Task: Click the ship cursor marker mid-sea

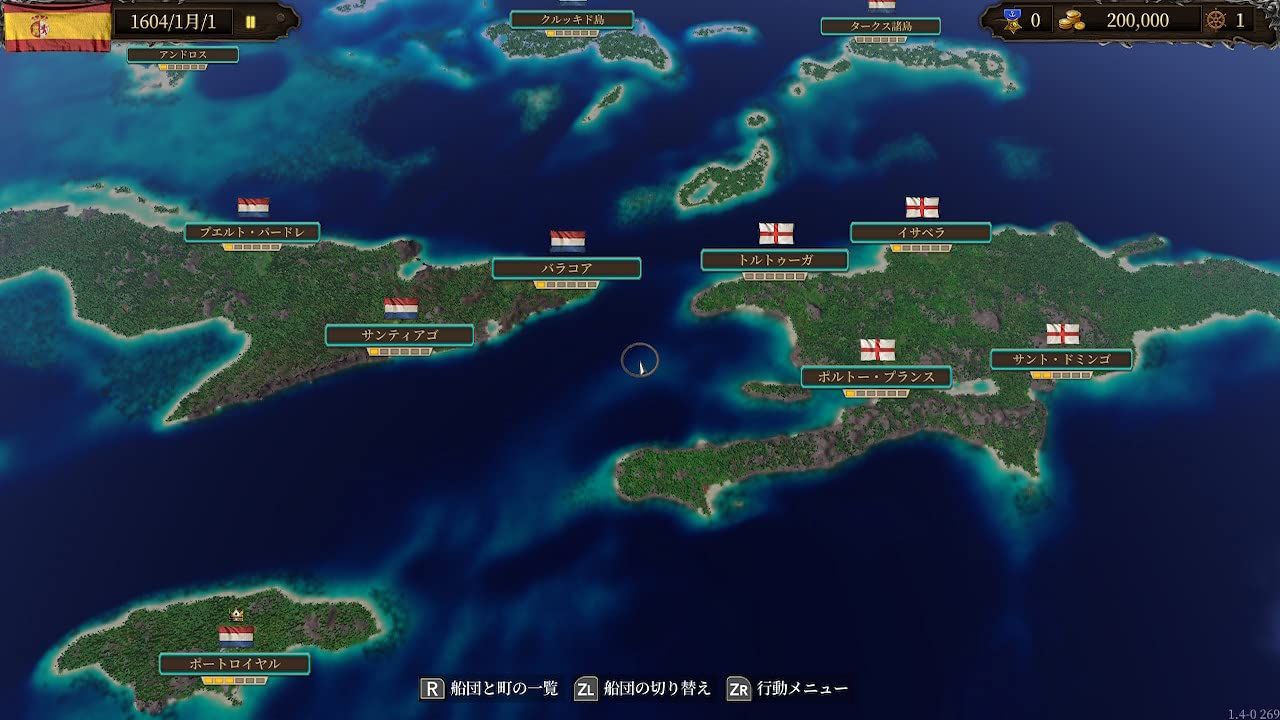Action: [x=641, y=362]
